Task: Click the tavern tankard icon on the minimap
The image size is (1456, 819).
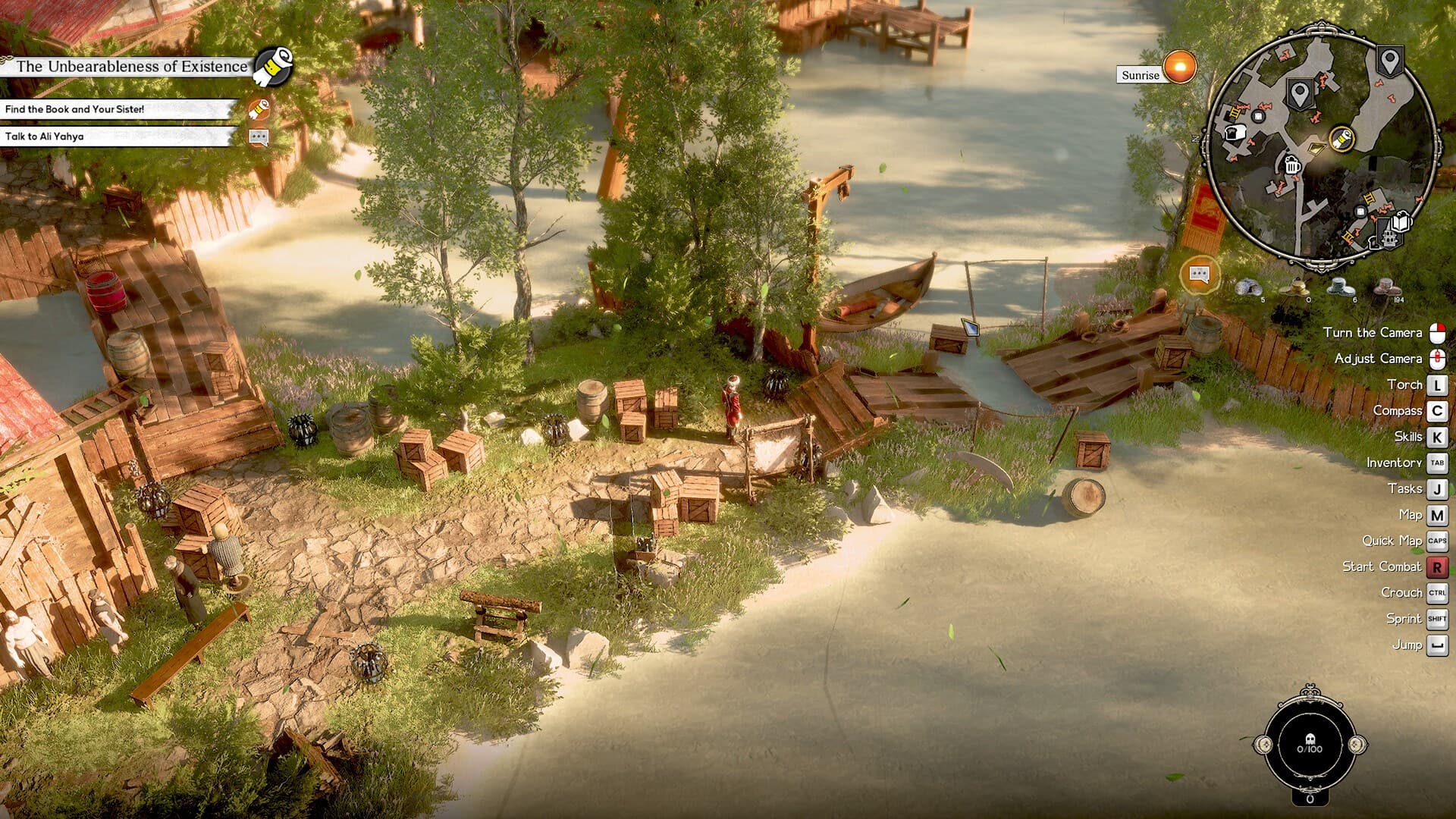Action: click(1291, 165)
